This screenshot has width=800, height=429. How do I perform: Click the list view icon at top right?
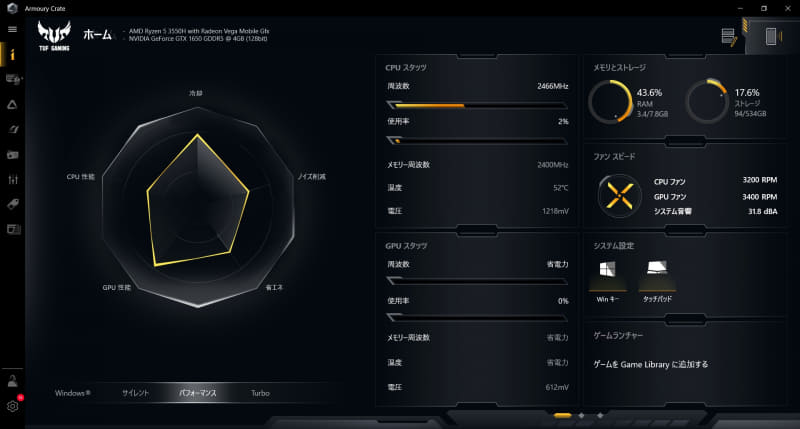pos(728,36)
